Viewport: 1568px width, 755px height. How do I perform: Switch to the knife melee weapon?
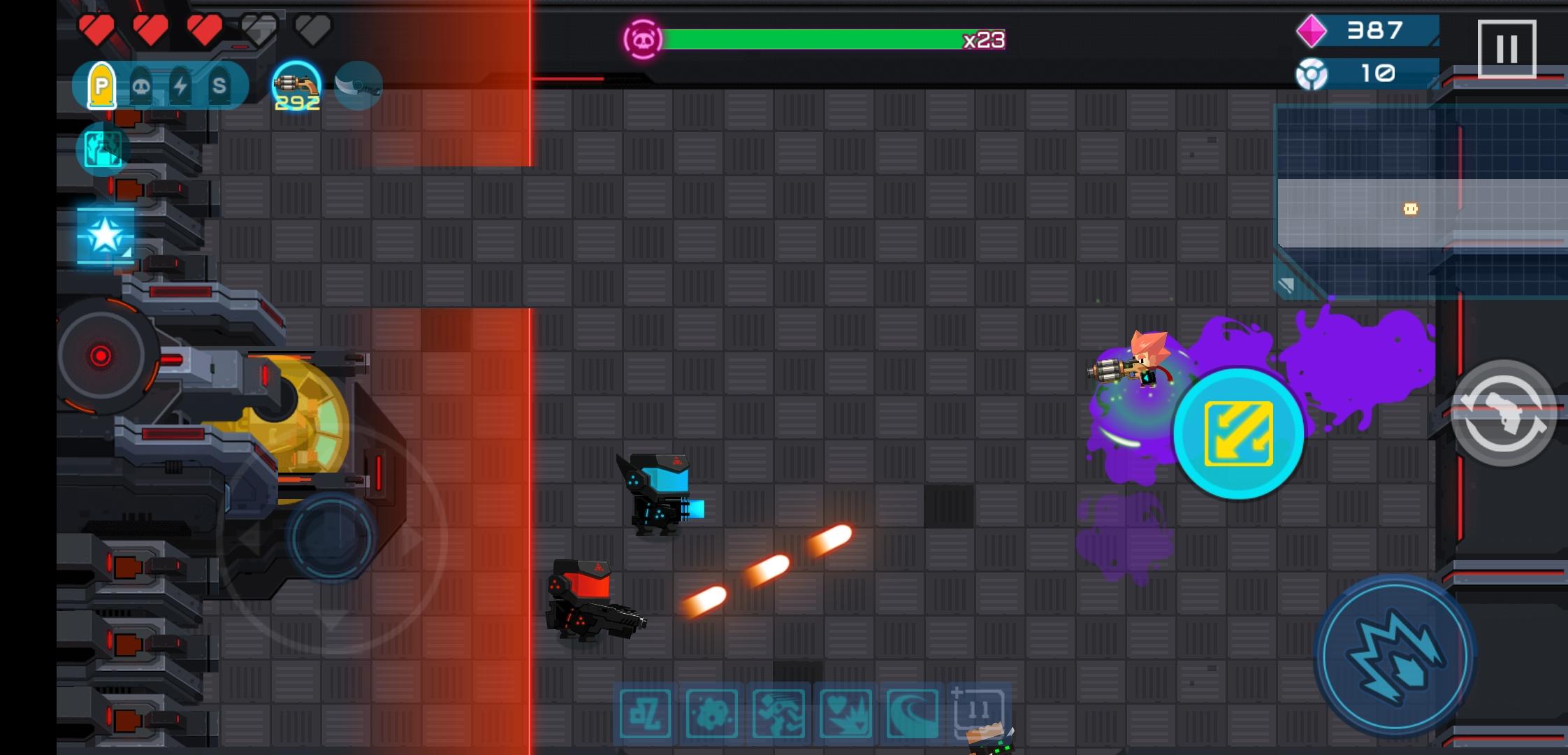358,83
